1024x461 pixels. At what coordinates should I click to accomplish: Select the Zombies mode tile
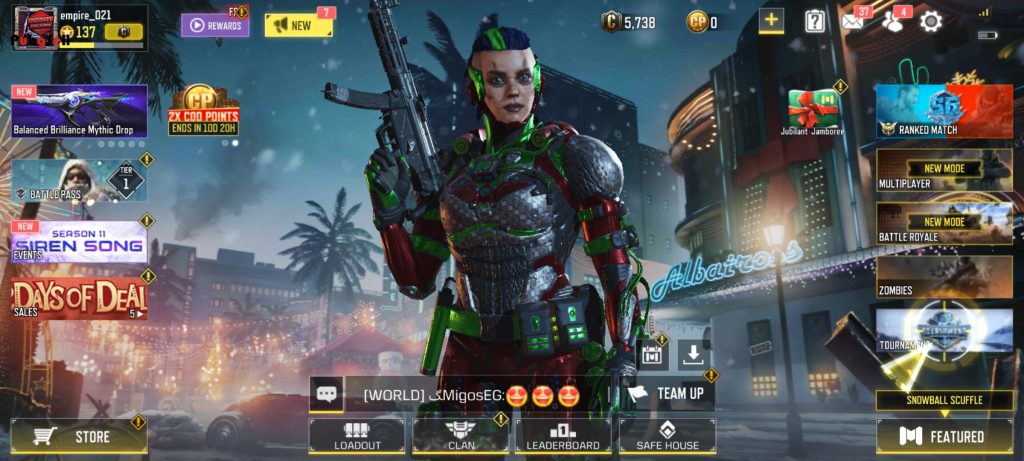[944, 276]
